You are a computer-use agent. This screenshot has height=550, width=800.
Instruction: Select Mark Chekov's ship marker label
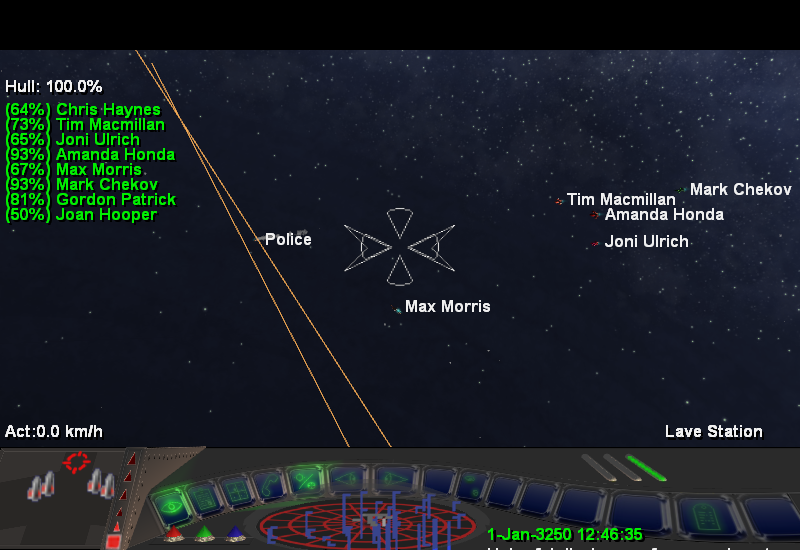(740, 190)
